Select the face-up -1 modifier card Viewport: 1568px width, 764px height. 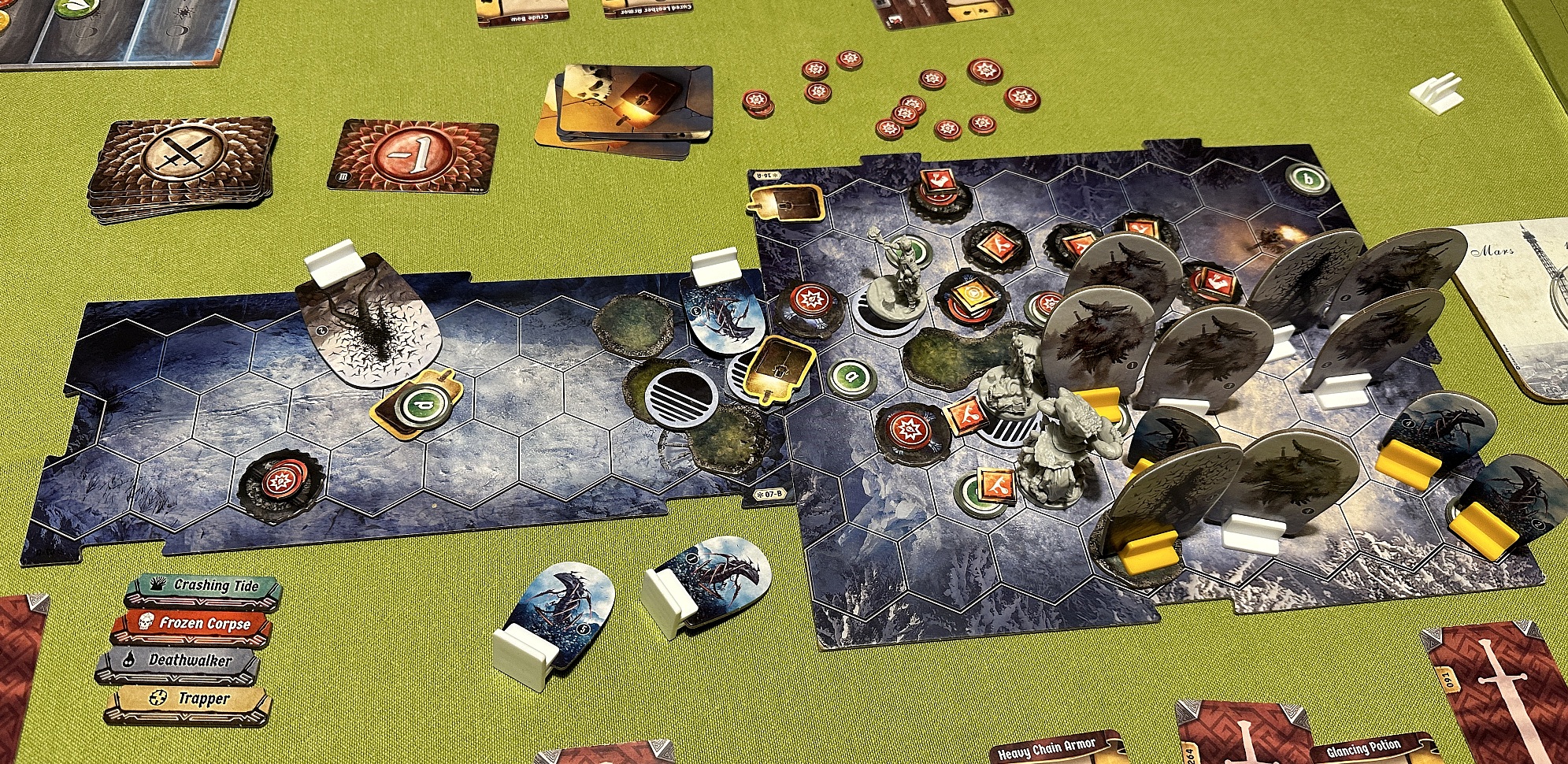[413, 157]
